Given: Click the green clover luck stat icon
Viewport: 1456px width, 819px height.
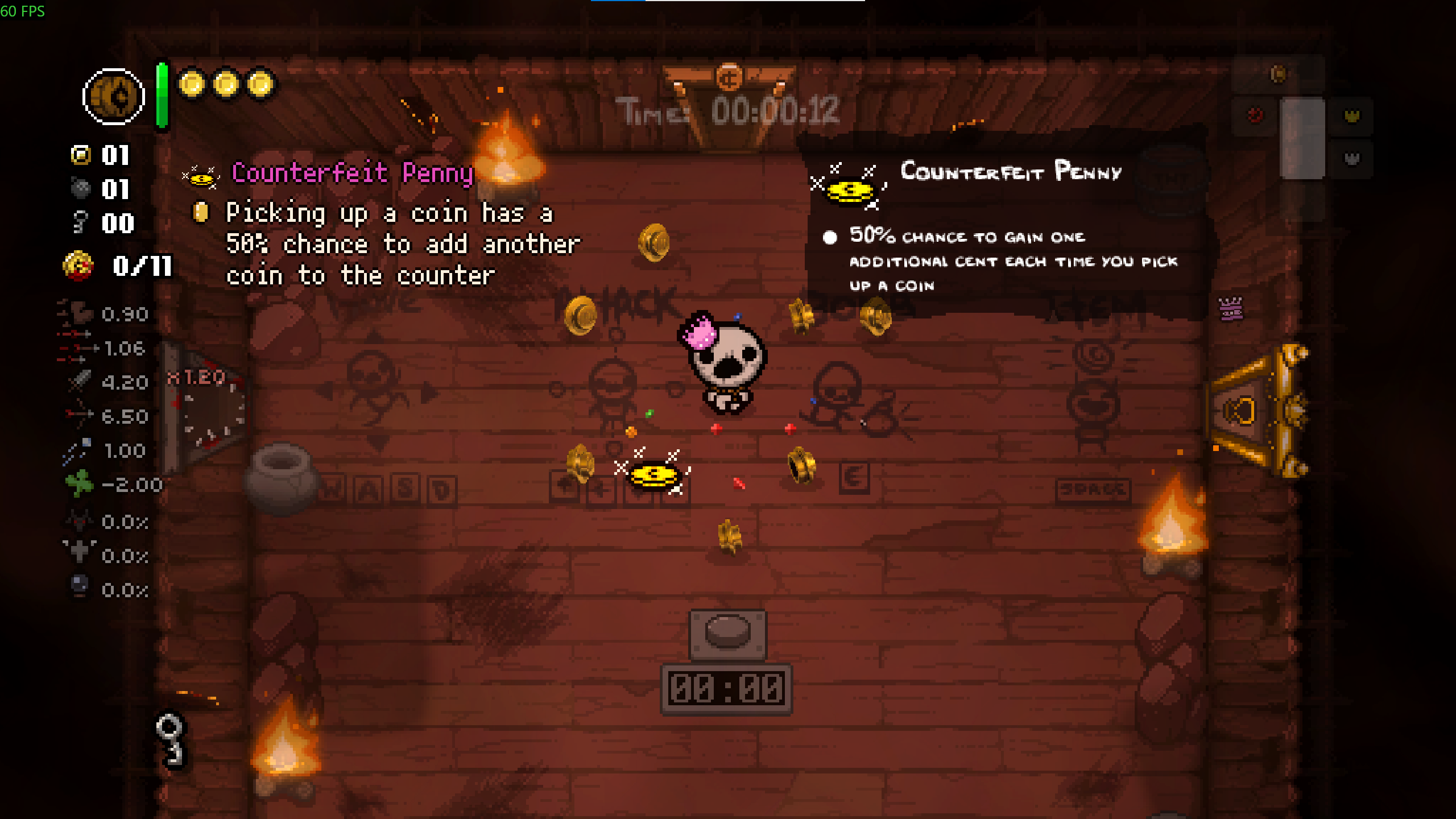Looking at the screenshot, I should click(79, 484).
